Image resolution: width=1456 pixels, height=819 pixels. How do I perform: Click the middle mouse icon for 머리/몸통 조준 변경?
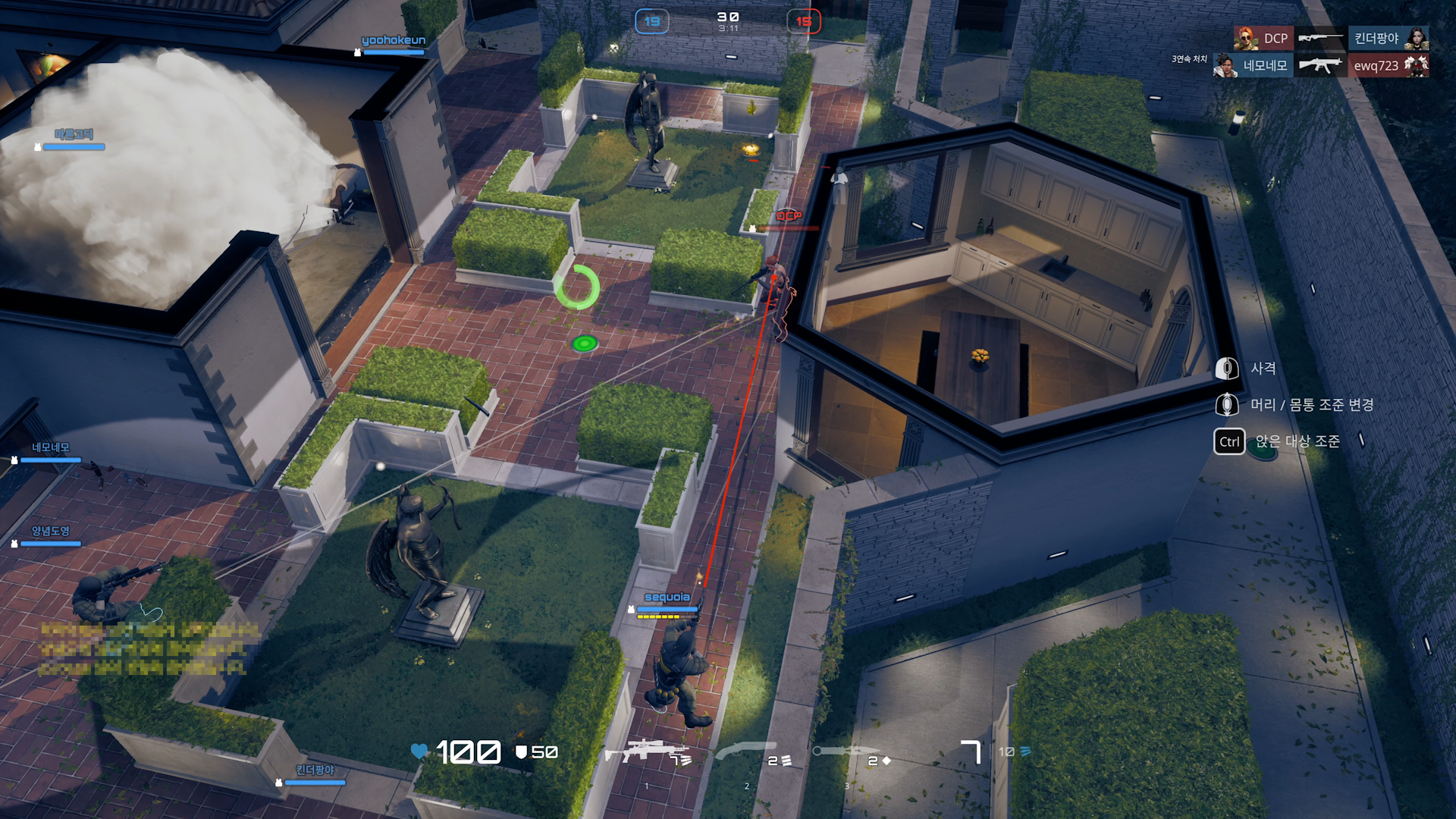pos(1228,405)
